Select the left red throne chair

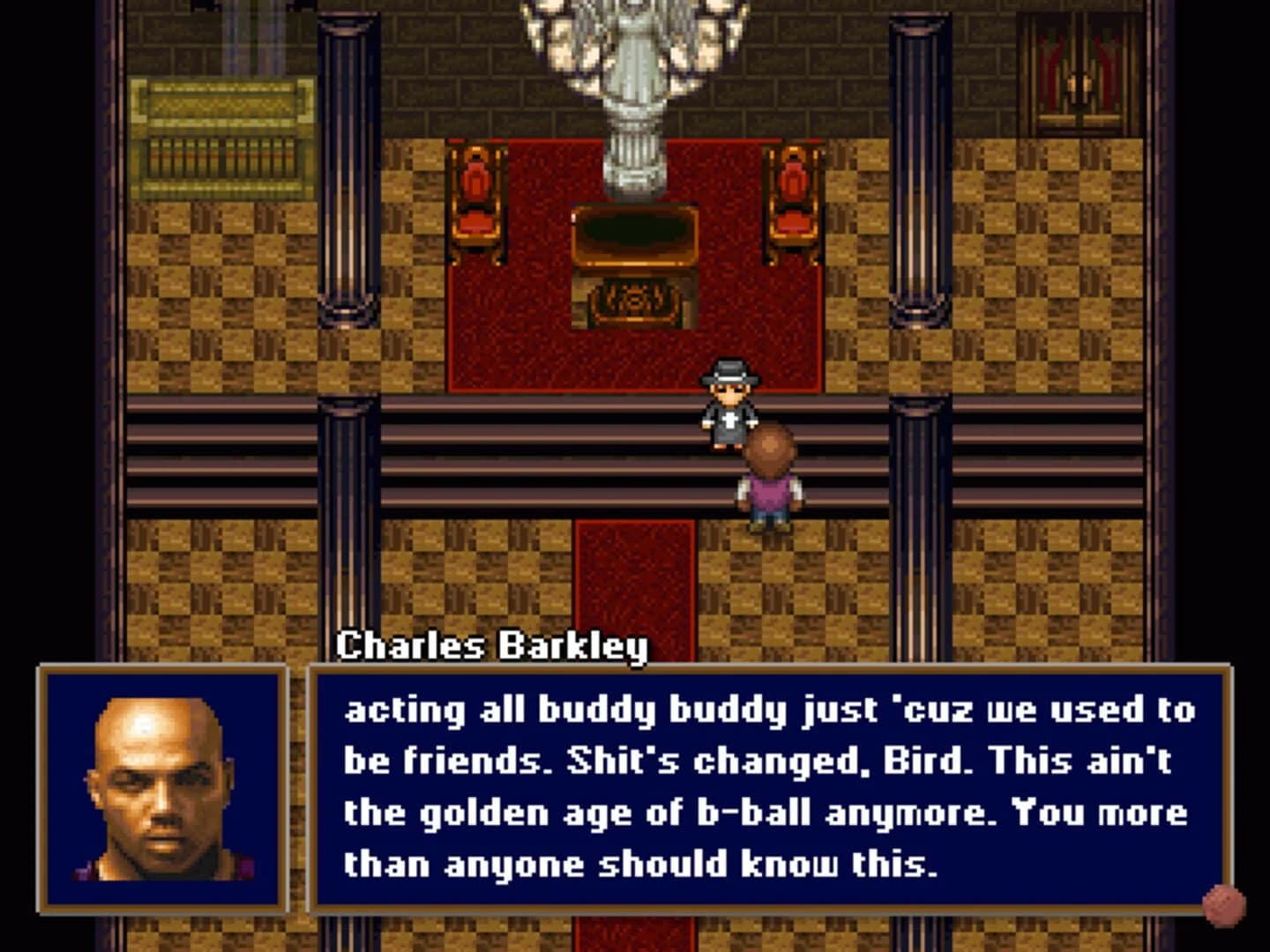click(x=476, y=207)
